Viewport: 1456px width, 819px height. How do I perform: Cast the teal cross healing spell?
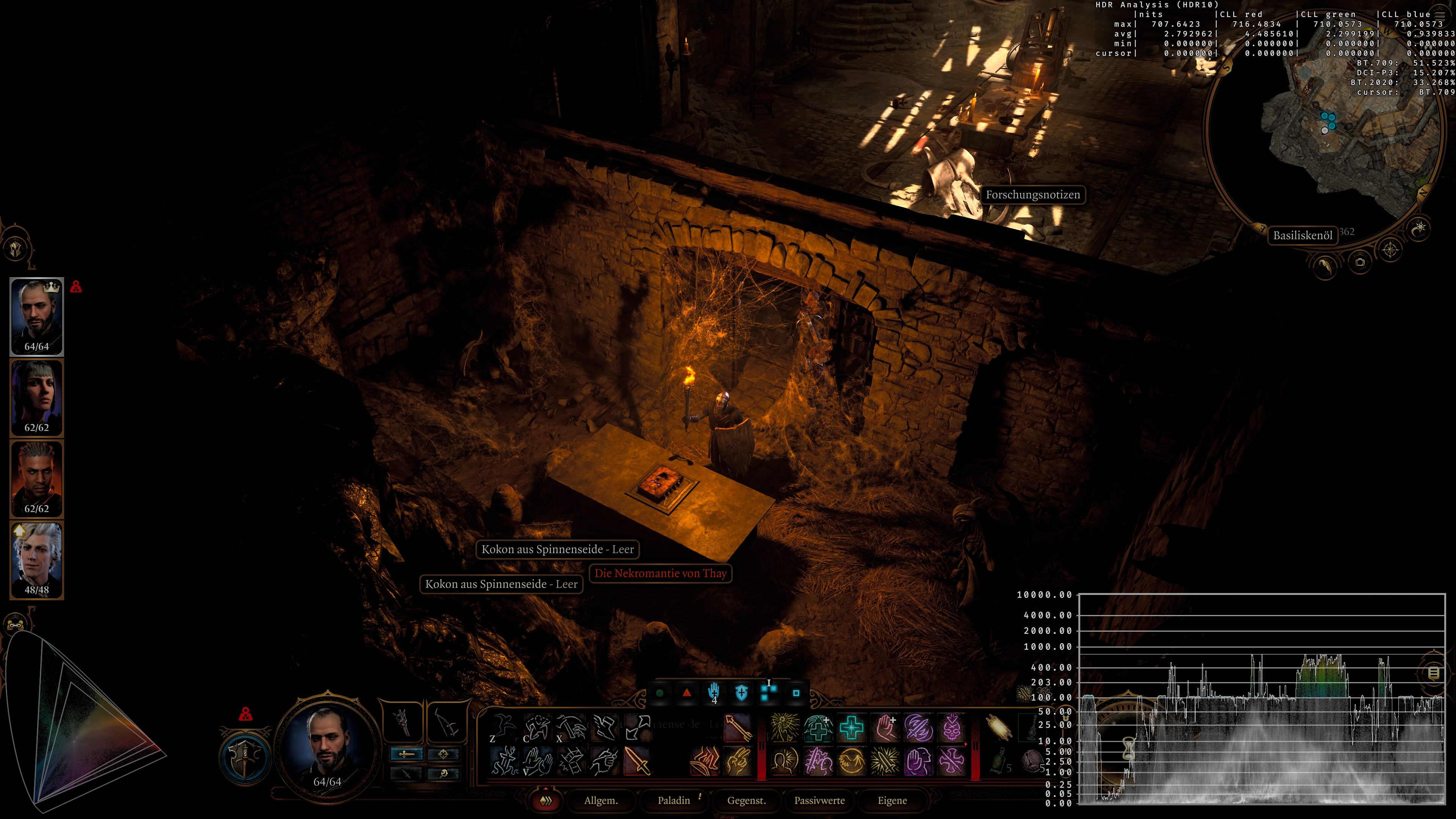point(851,728)
